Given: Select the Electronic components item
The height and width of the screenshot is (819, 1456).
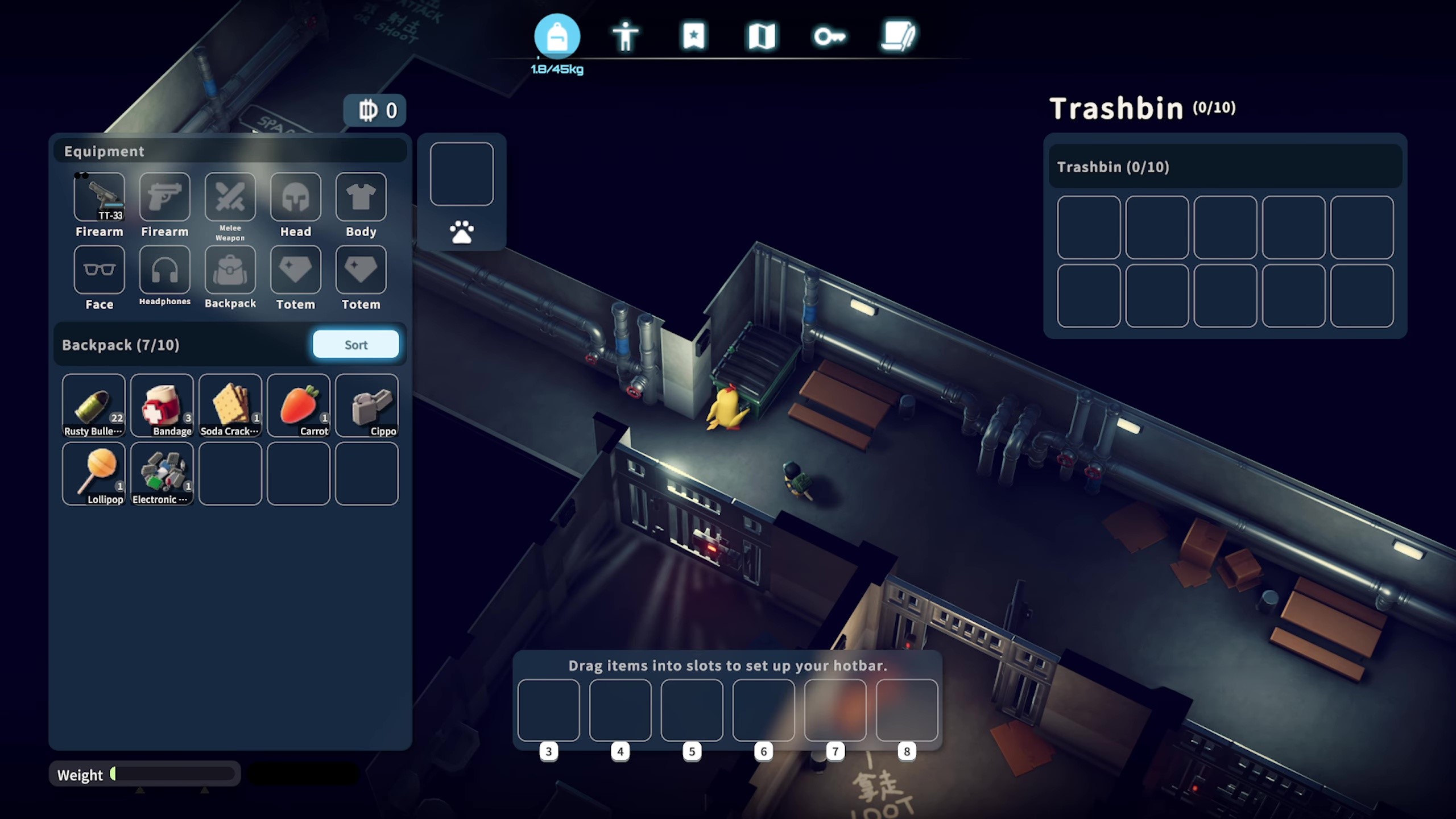Looking at the screenshot, I should 162,473.
